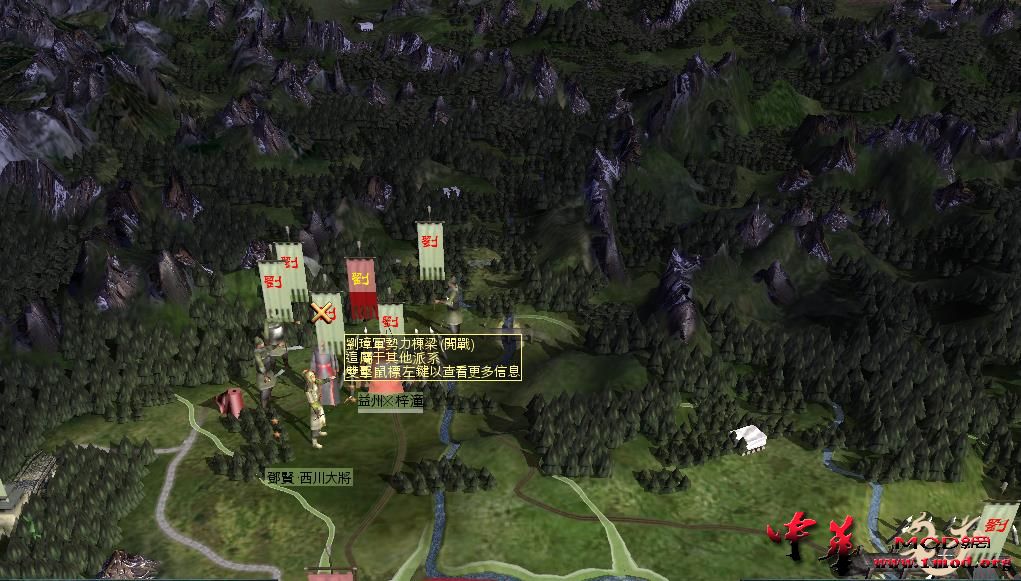Select the army banner marked with crossed swords
The height and width of the screenshot is (581, 1021).
pyautogui.click(x=324, y=314)
